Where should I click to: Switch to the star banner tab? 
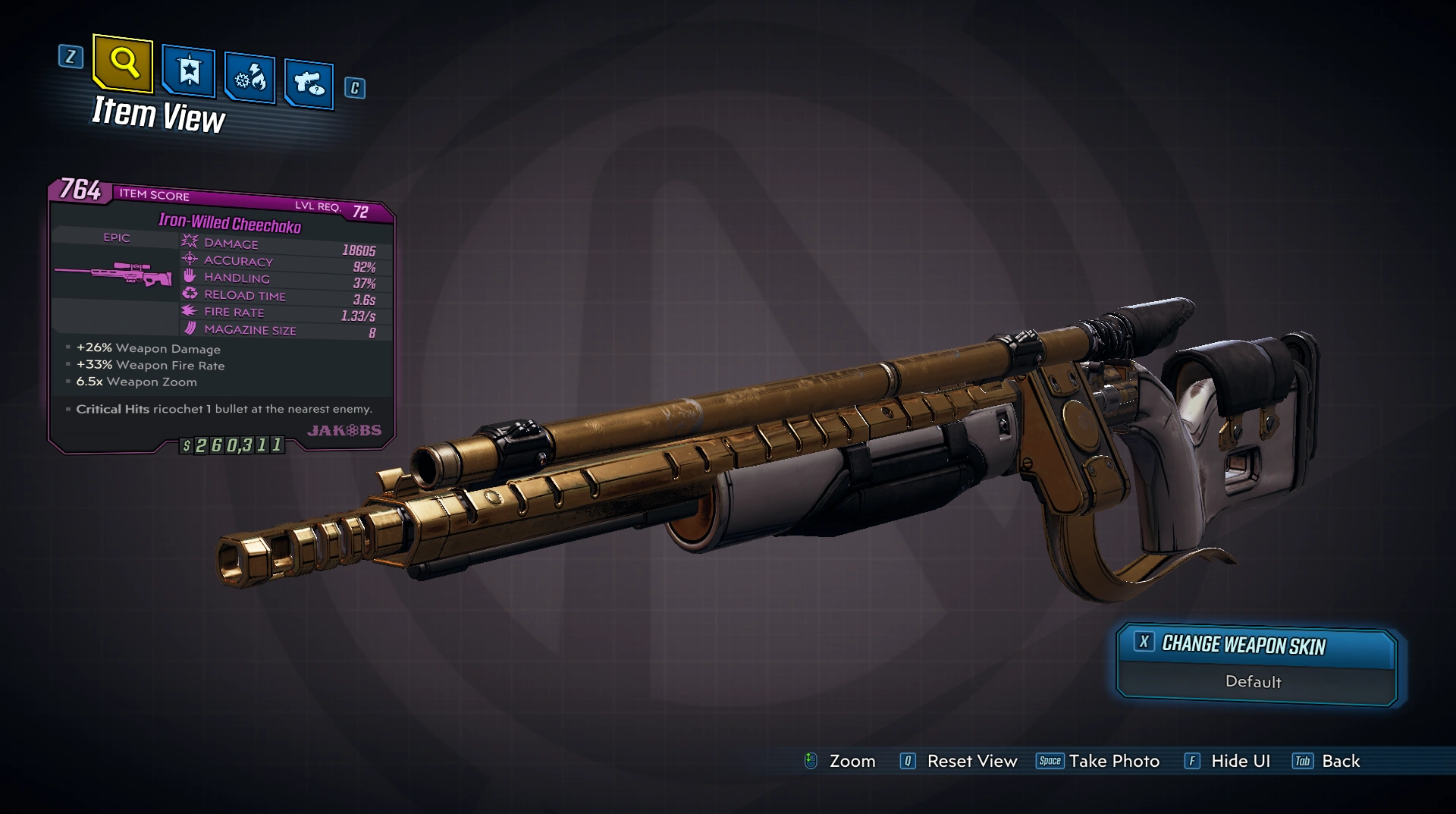(188, 72)
